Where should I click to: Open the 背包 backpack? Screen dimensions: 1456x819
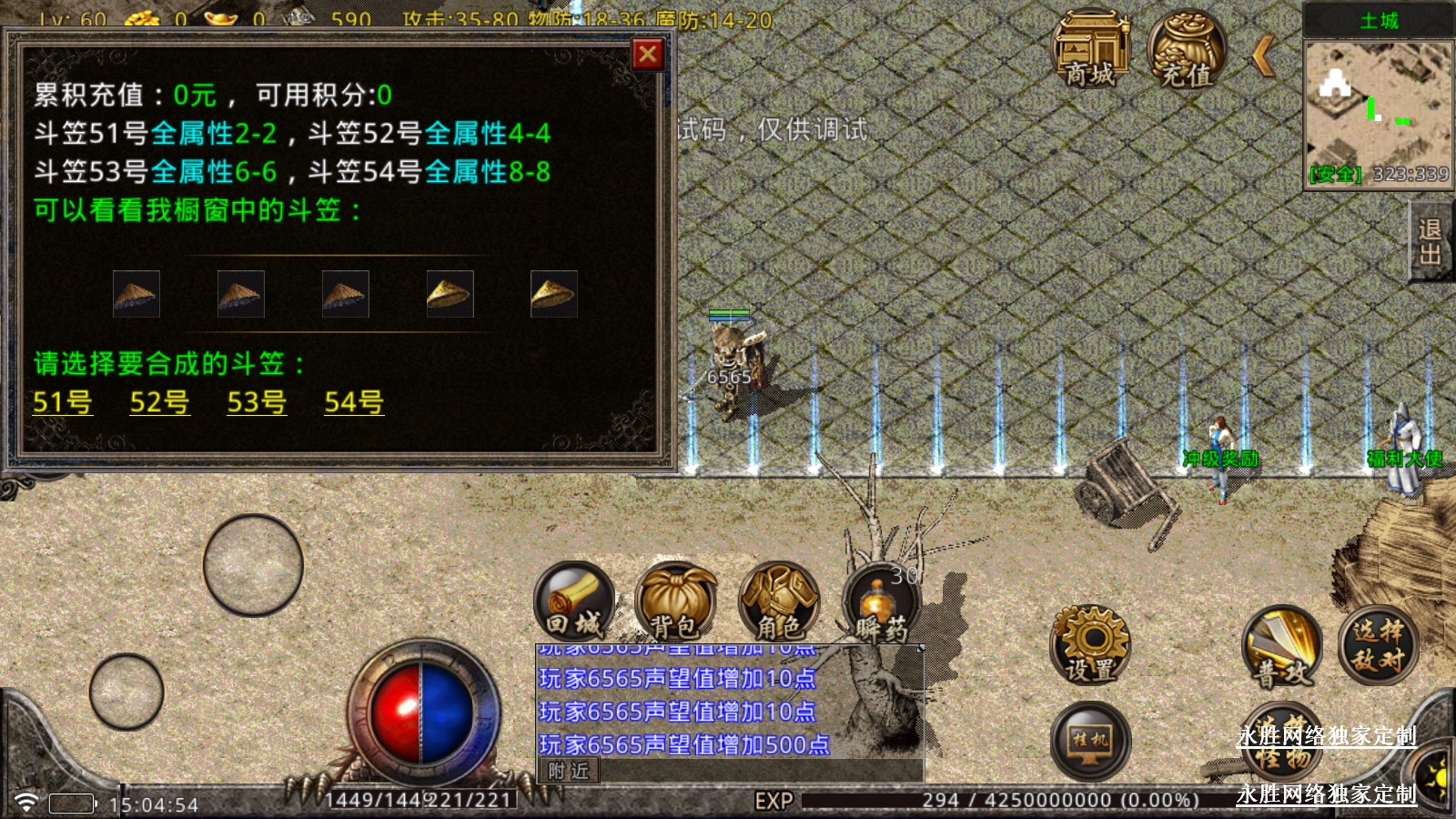[675, 602]
